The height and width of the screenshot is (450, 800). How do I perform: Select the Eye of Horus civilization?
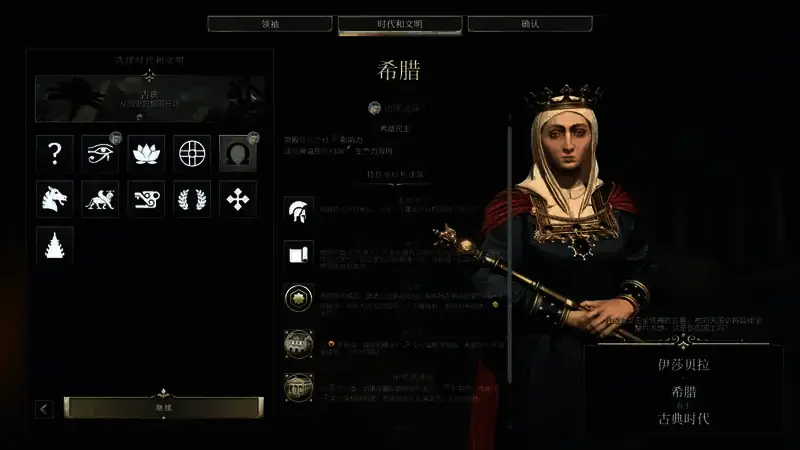[100, 153]
